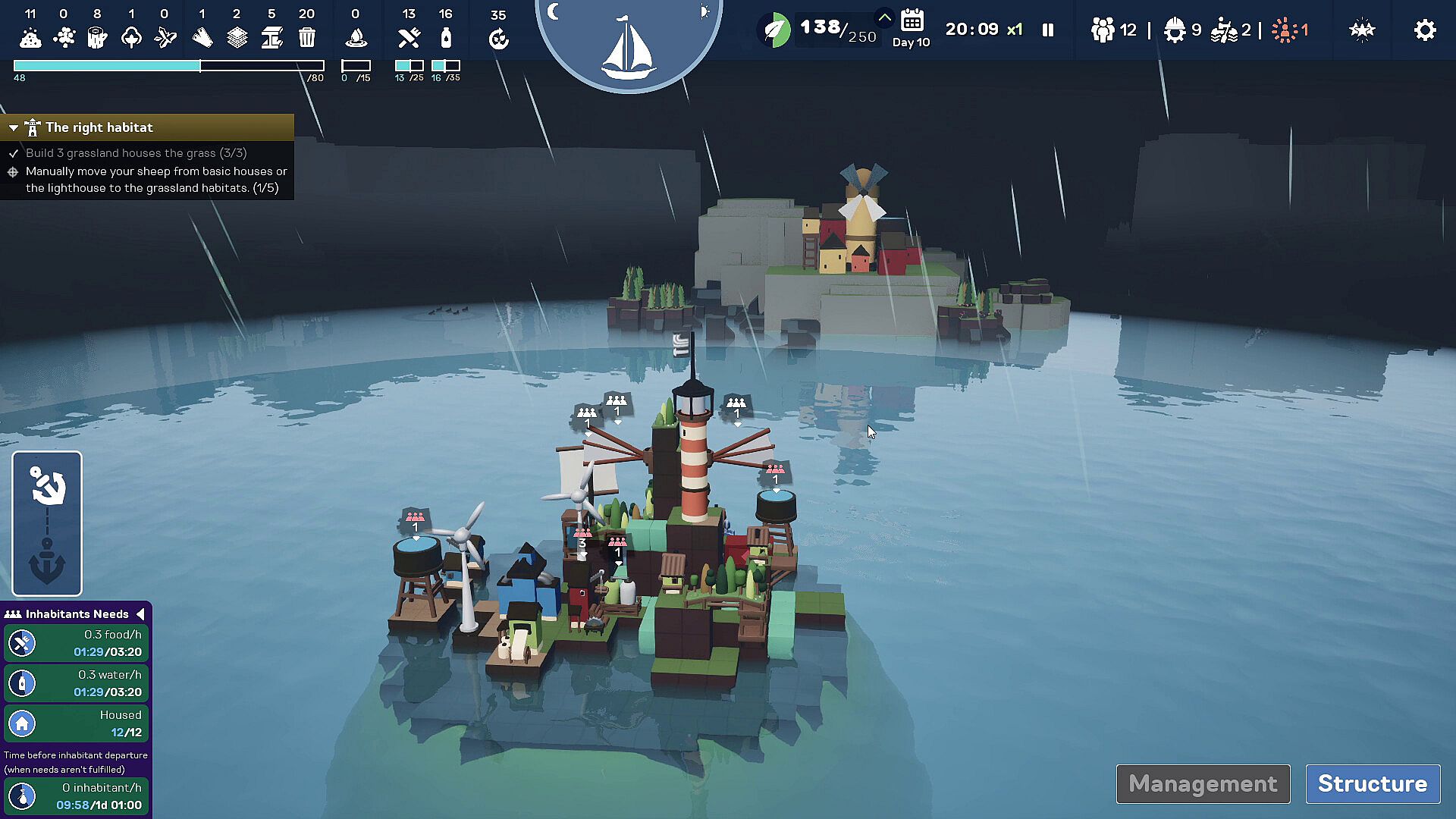This screenshot has height=819, width=1456.
Task: Collapse The right habitat quest tracker
Action: [x=14, y=128]
